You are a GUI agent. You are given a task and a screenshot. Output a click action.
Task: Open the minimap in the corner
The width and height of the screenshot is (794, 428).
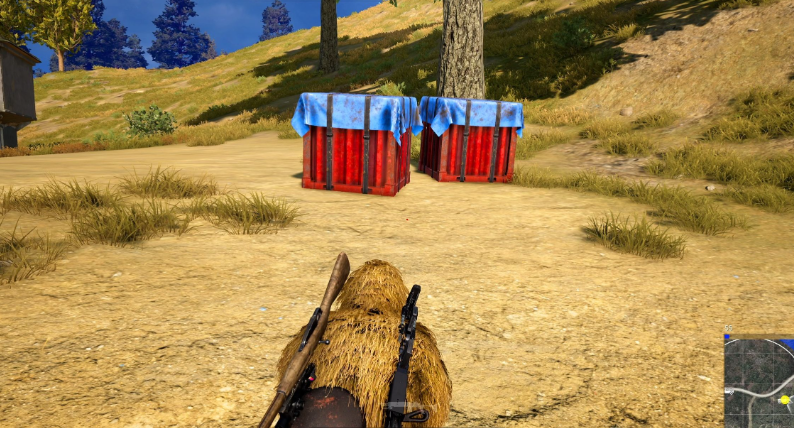[x=759, y=383]
